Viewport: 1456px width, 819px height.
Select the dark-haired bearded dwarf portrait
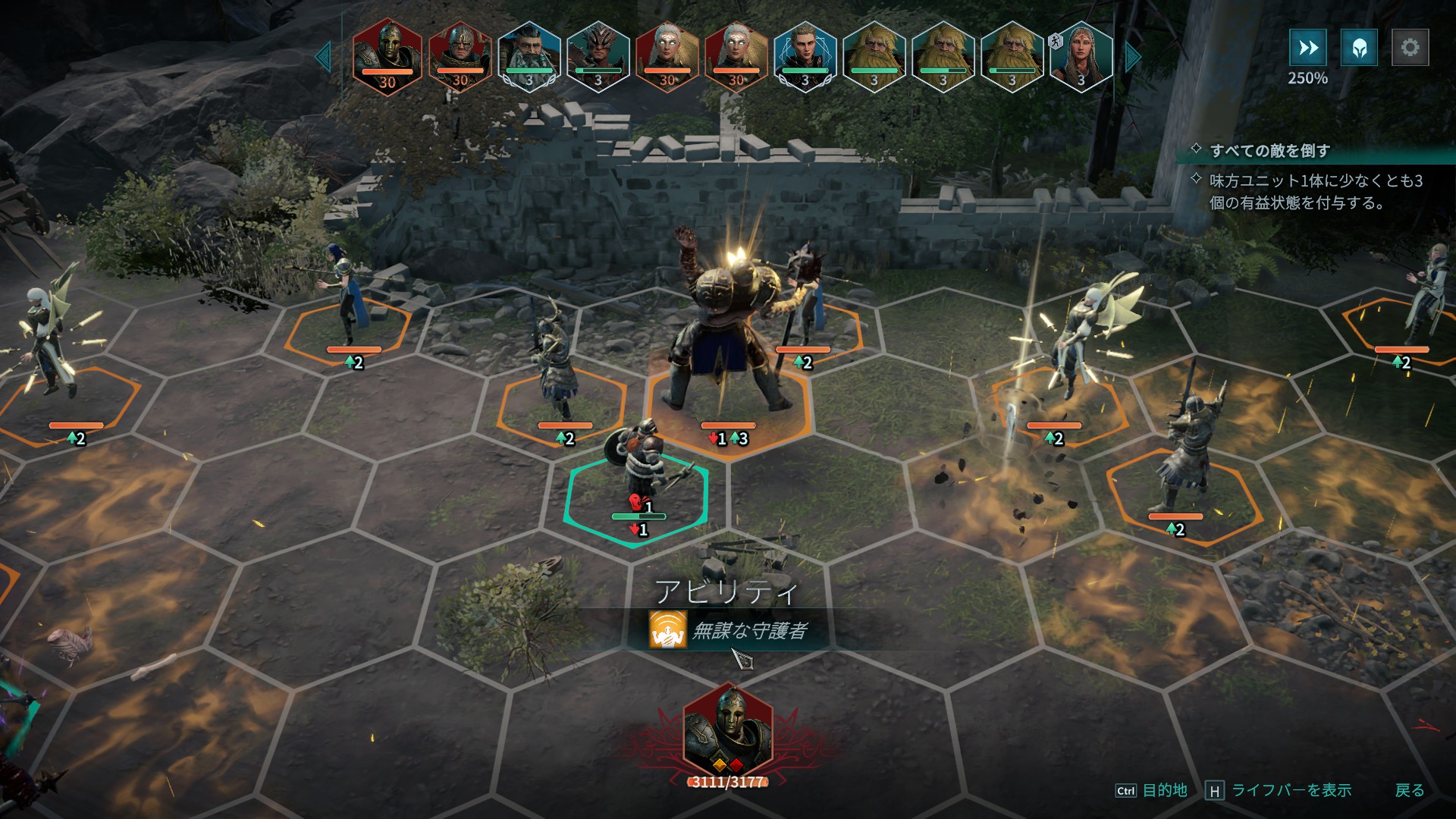click(x=529, y=56)
